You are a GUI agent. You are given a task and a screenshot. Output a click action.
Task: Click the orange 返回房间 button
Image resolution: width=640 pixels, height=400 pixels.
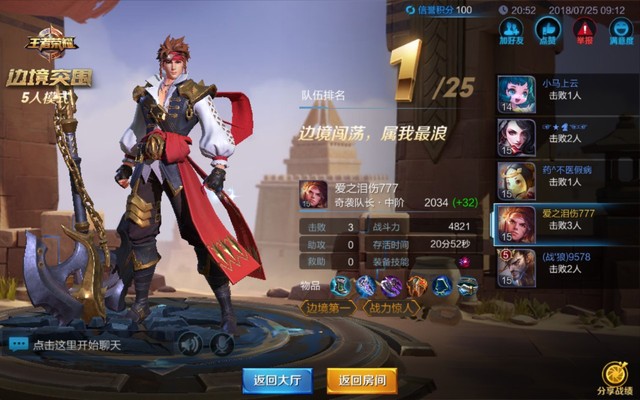pyautogui.click(x=362, y=380)
